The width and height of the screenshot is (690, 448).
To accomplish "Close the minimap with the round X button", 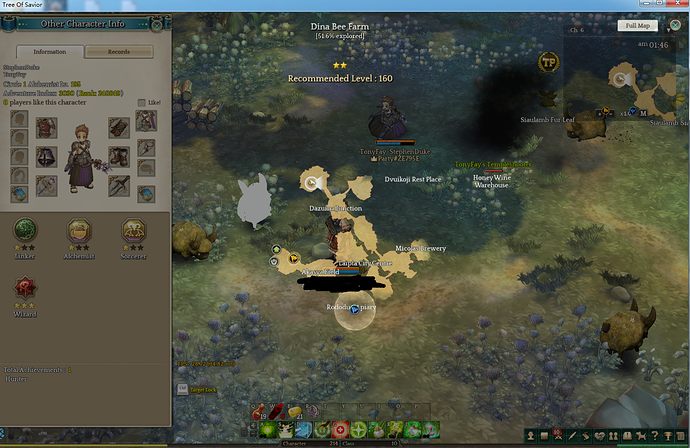I will pyautogui.click(x=674, y=26).
